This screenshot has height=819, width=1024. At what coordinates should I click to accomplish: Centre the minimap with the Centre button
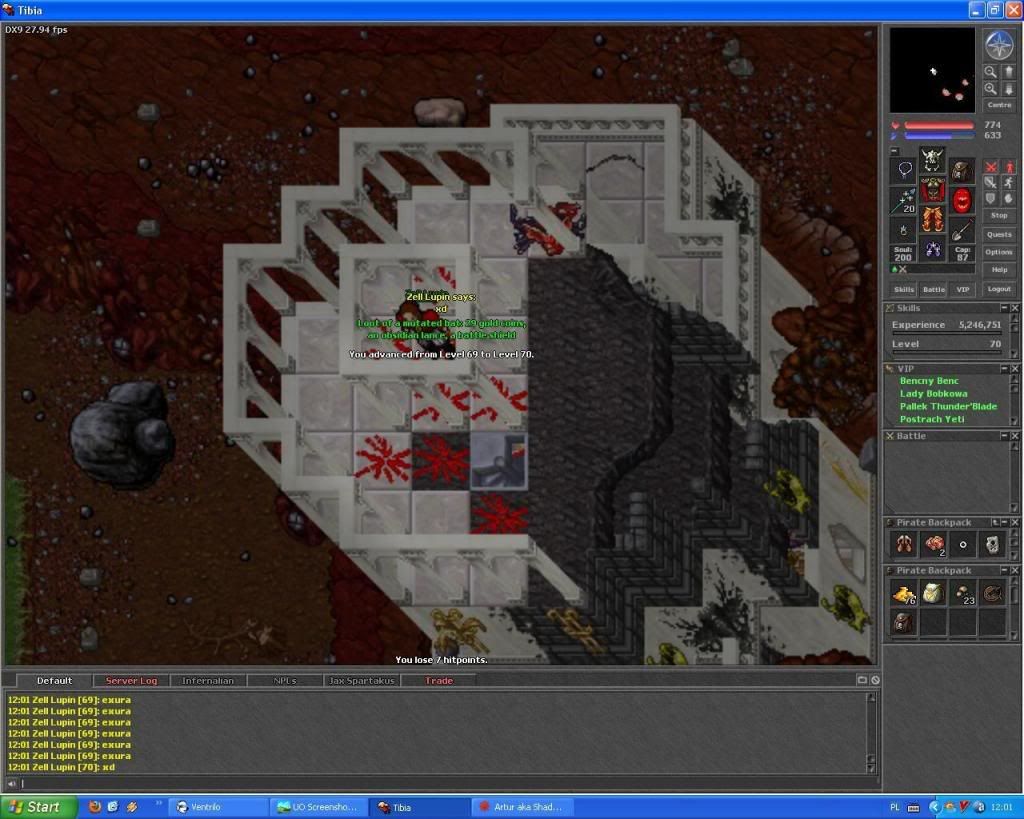(999, 105)
